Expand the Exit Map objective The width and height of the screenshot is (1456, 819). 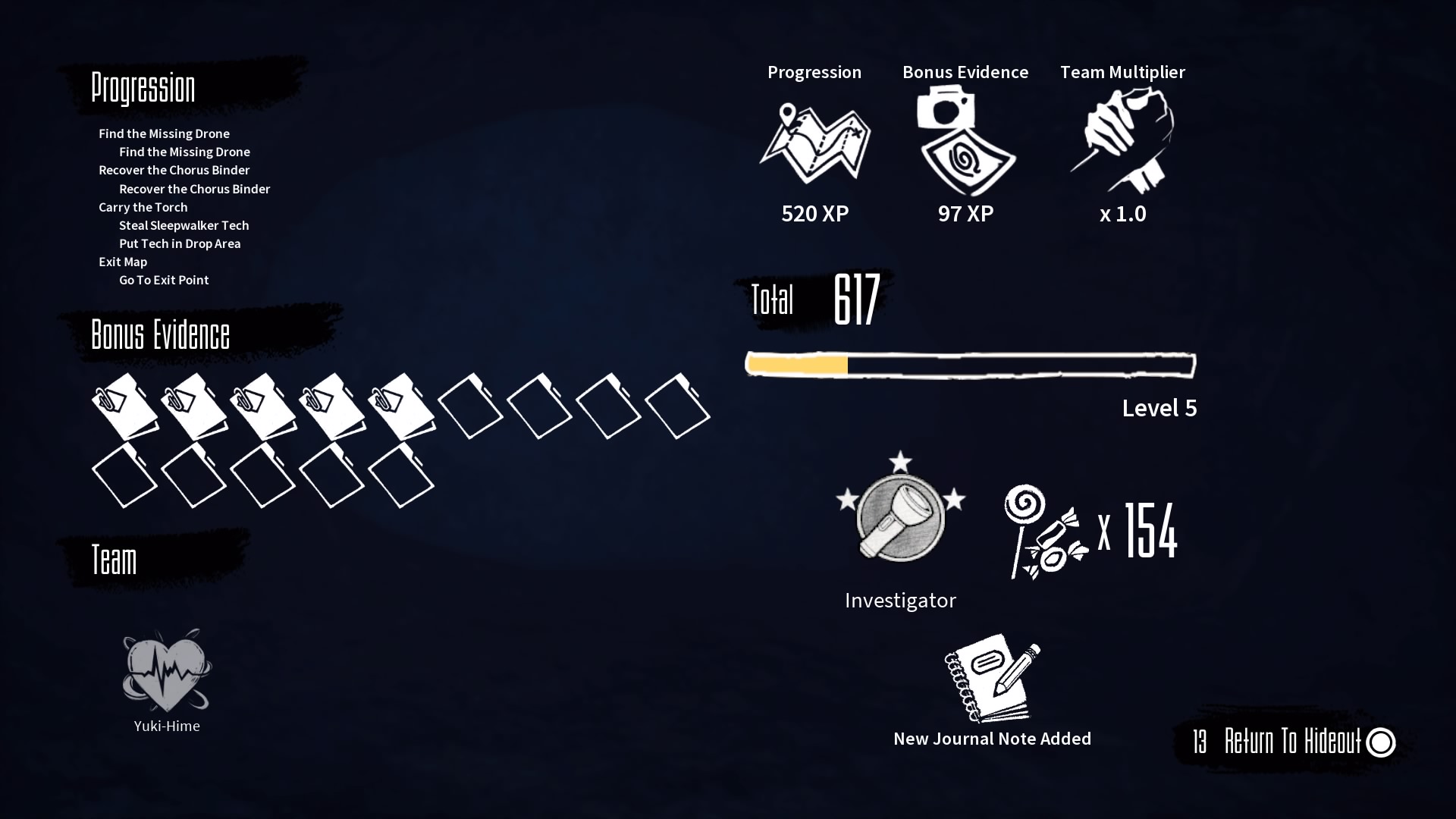point(123,262)
